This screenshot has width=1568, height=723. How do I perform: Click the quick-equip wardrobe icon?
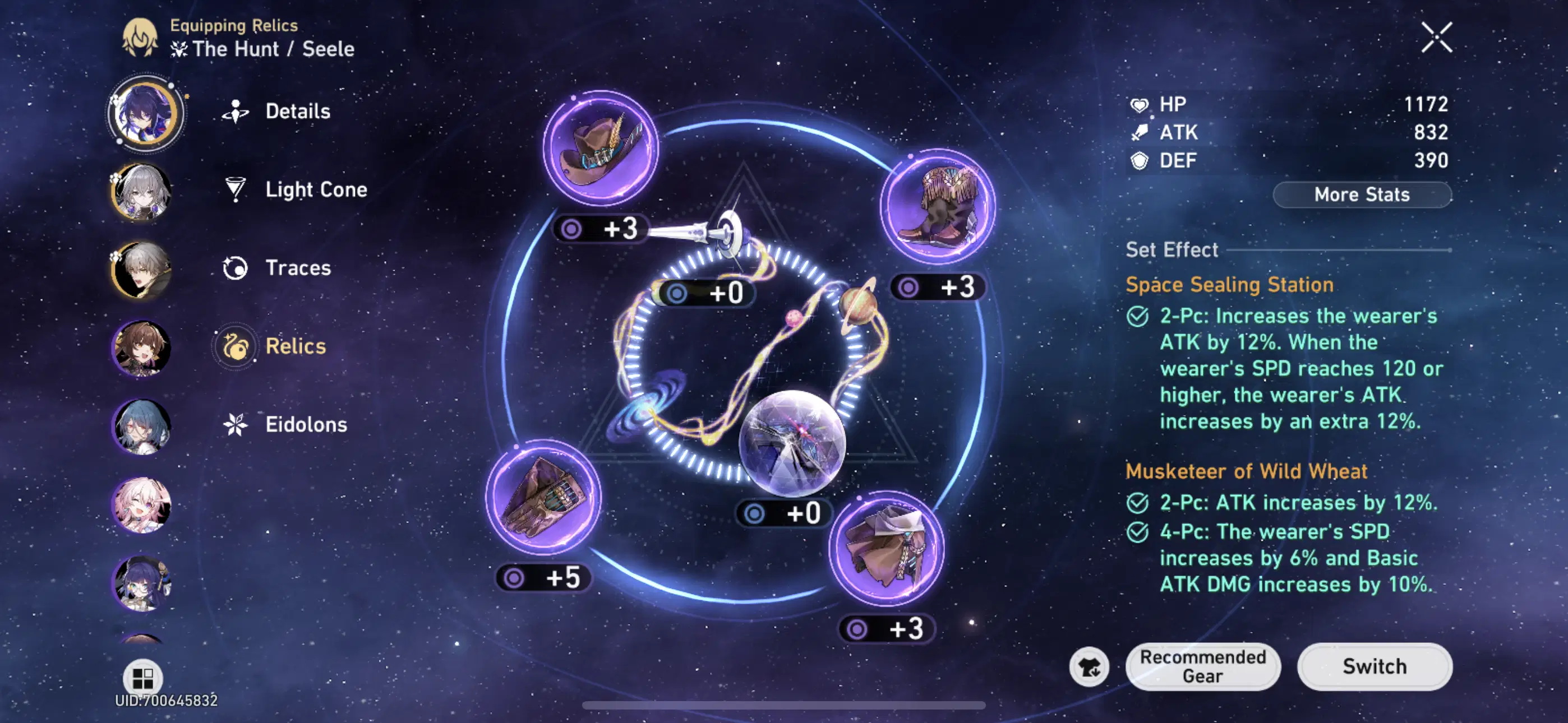(x=1091, y=666)
